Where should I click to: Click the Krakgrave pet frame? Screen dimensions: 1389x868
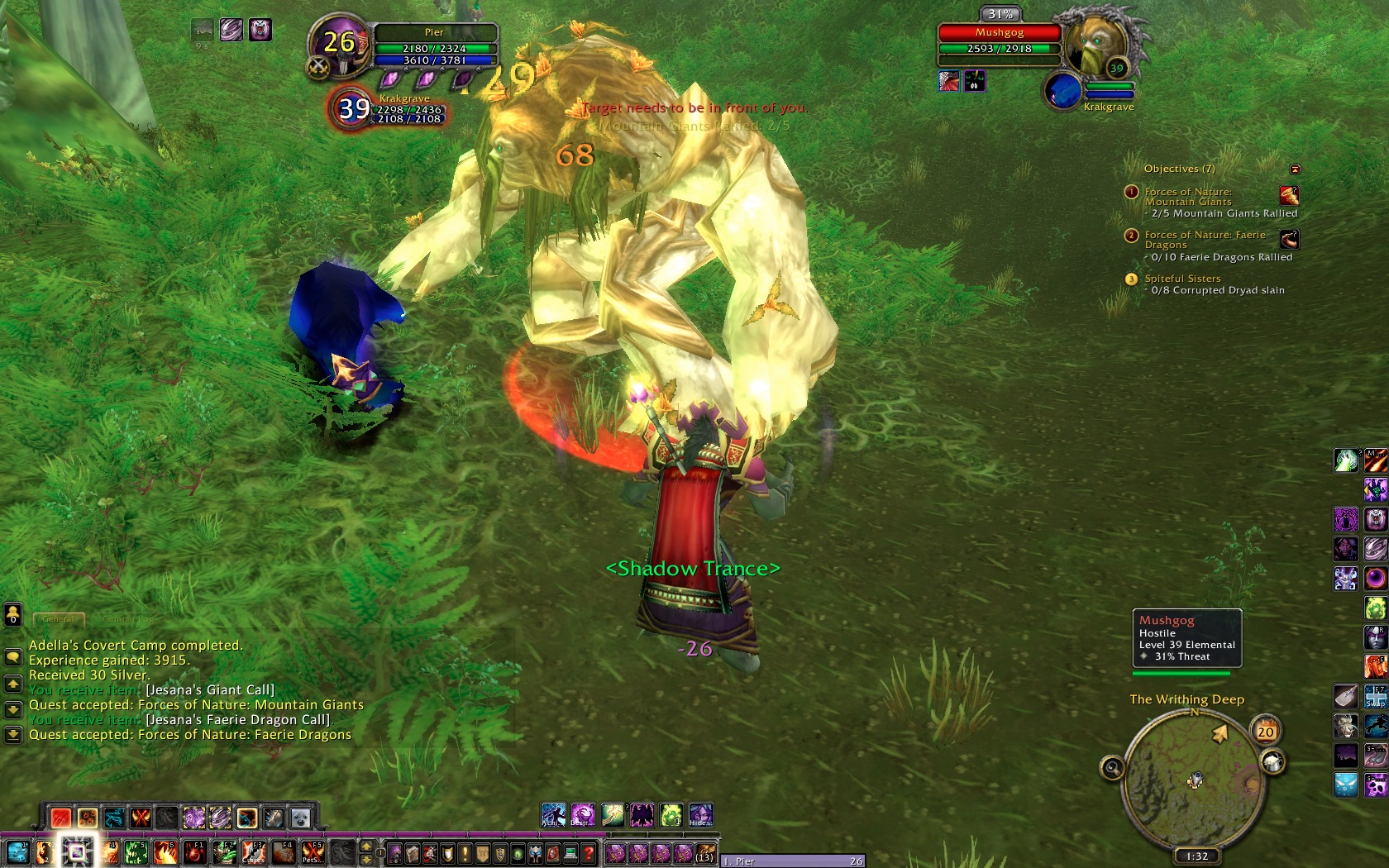[x=354, y=108]
